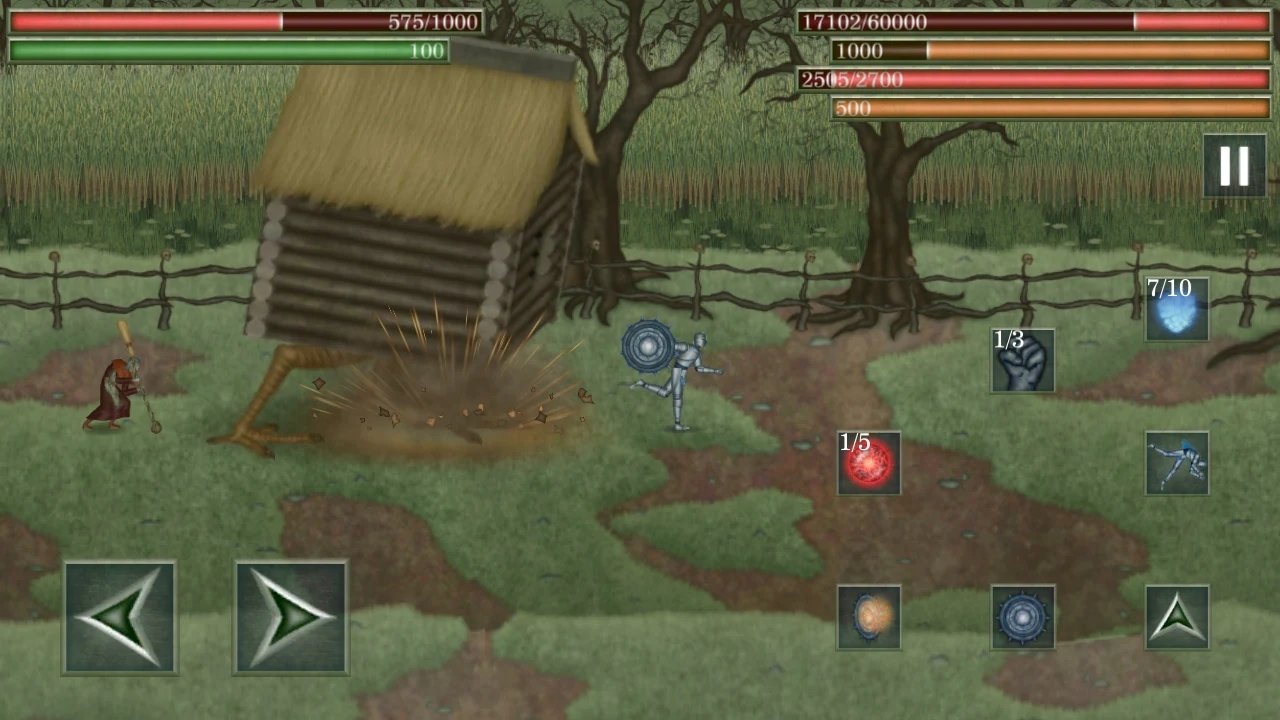Viewport: 1280px width, 720px height.
Task: Cast the red orb spell showing 1/5
Action: coord(868,462)
